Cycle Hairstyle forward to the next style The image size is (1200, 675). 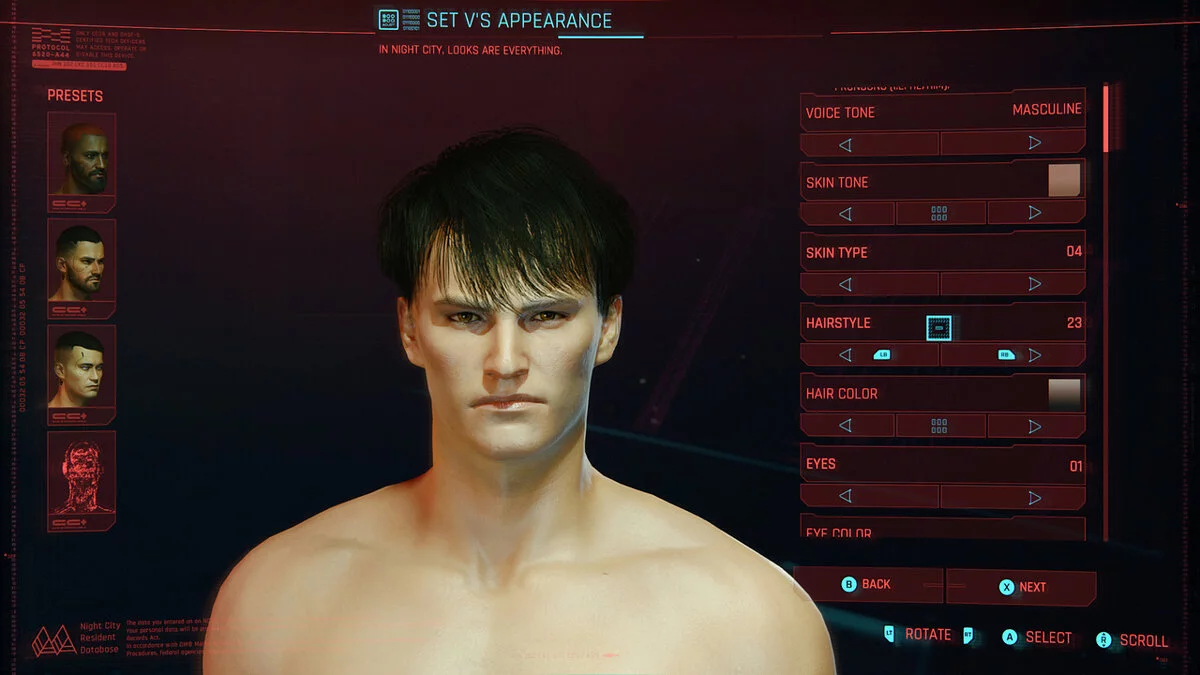[1034, 355]
